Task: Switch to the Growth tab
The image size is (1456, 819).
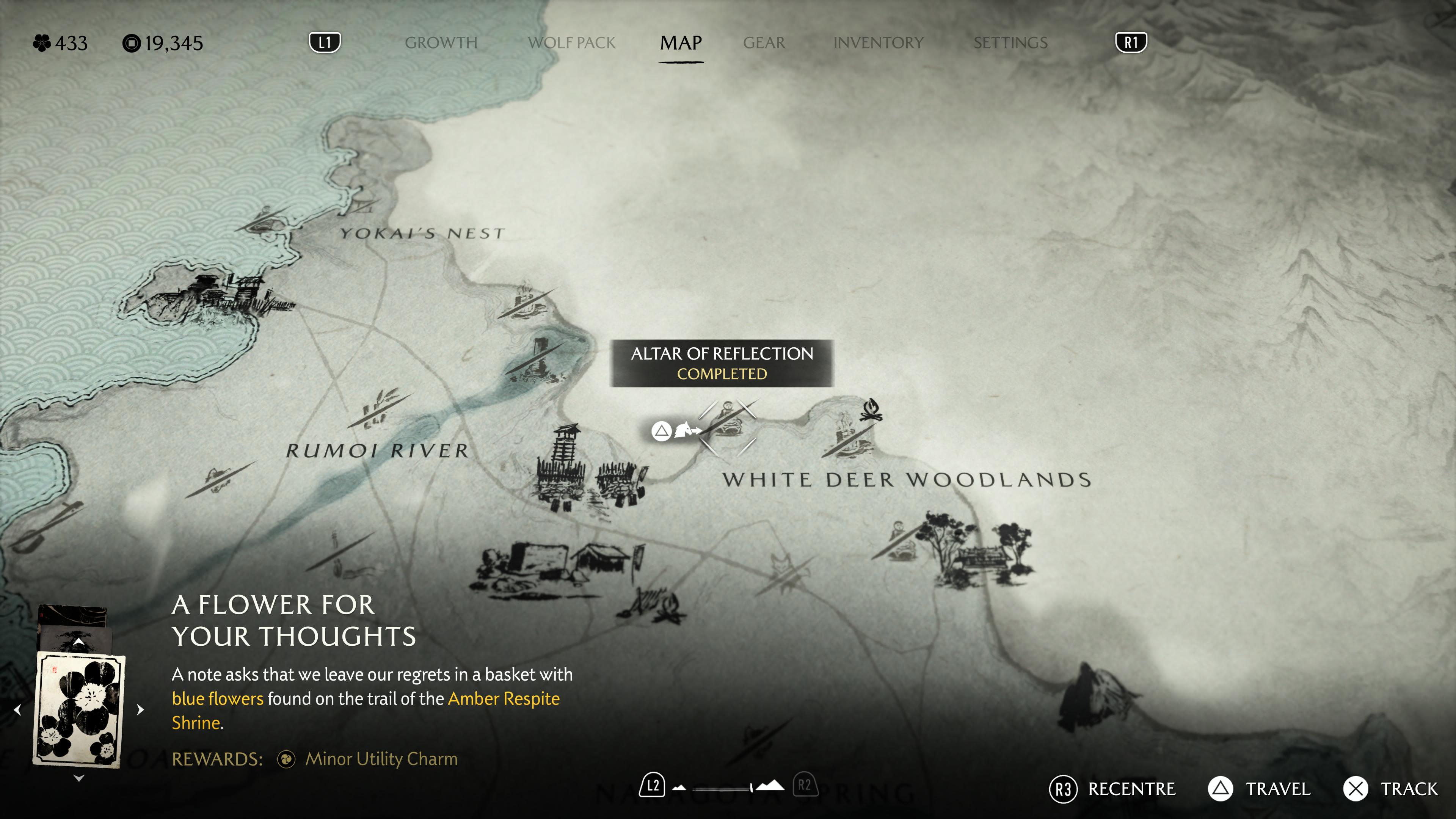Action: pos(441,43)
